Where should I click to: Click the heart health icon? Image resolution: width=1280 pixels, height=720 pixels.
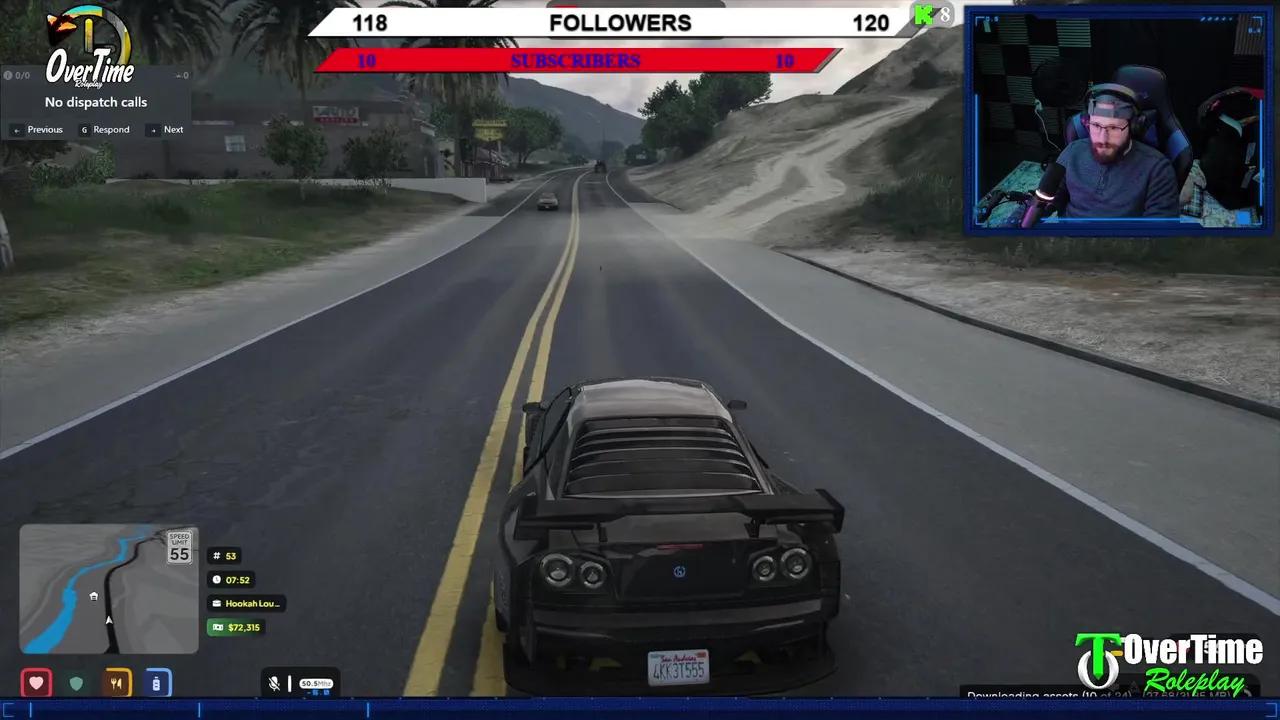tap(36, 682)
